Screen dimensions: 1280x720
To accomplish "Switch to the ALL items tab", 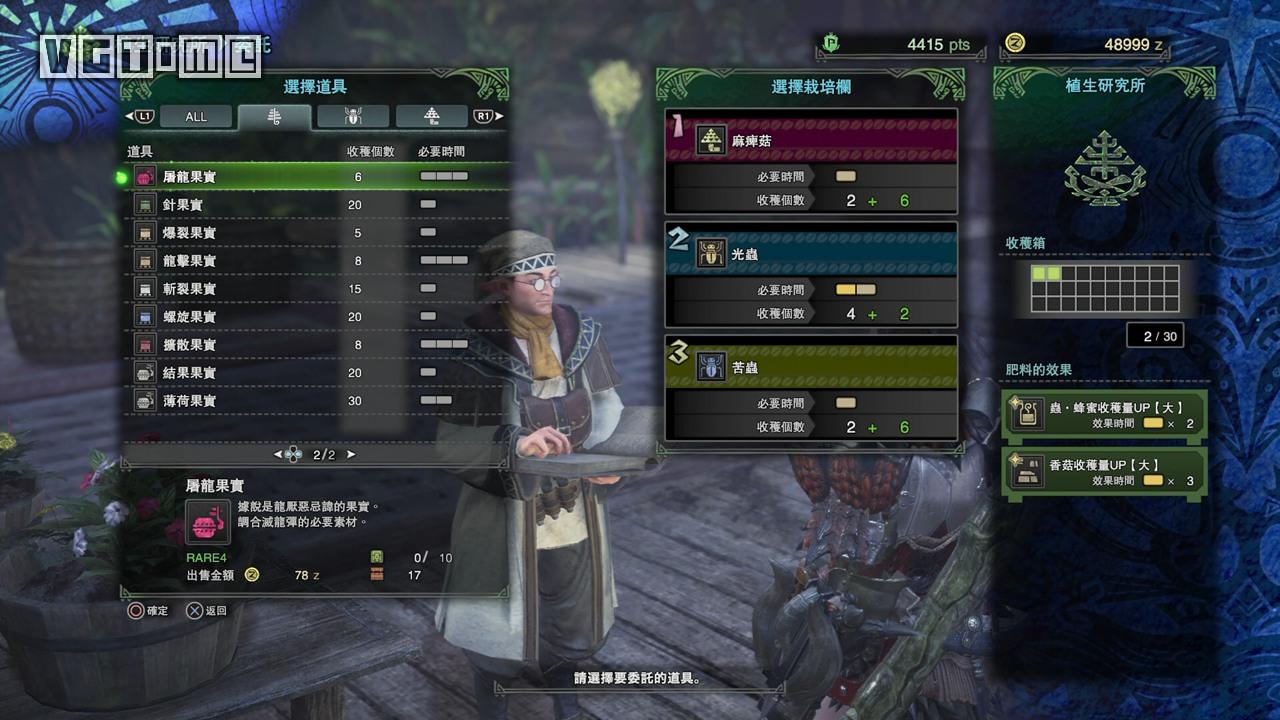I will [x=196, y=117].
